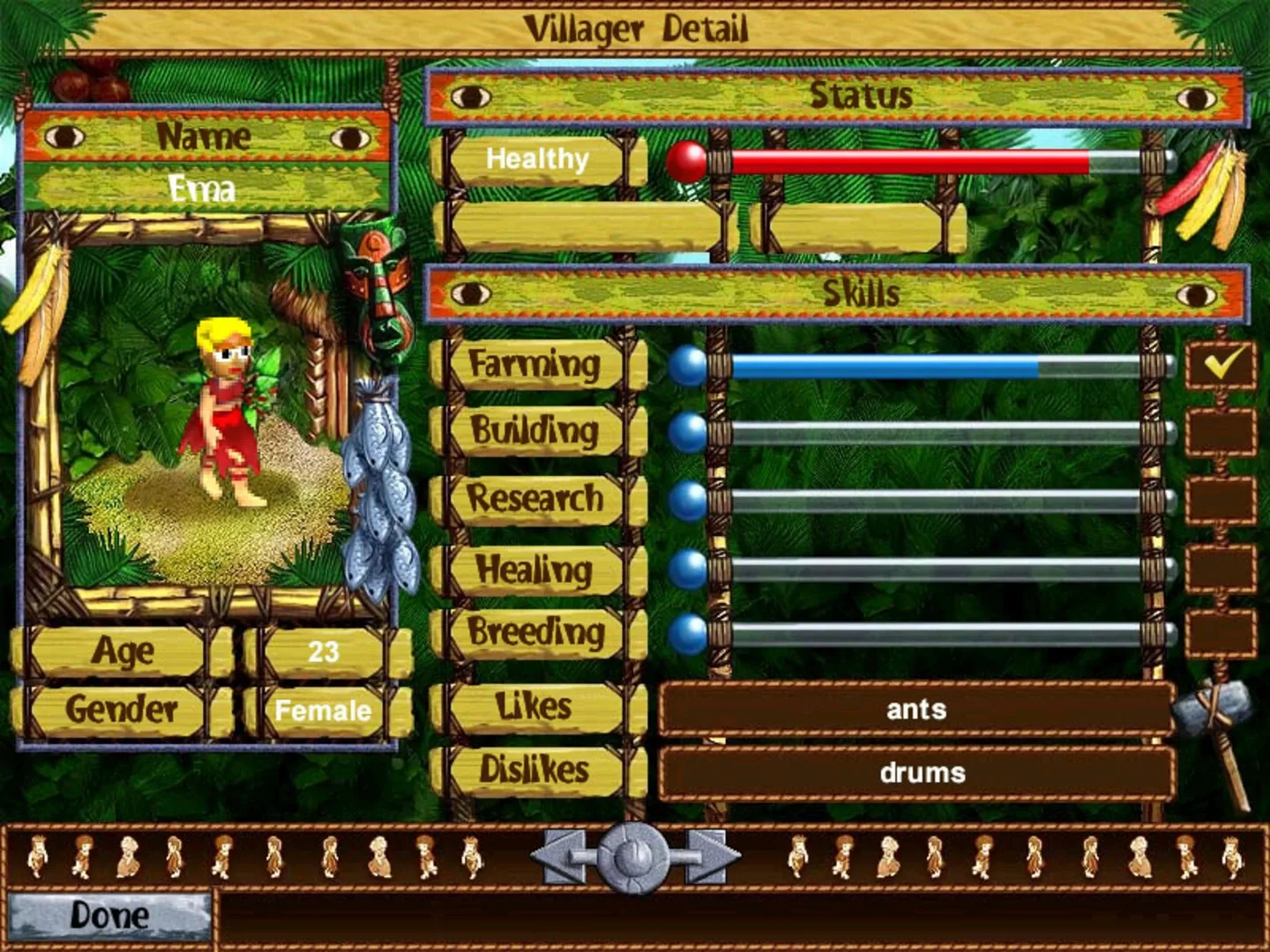1270x952 pixels.
Task: Click the Skills panel title
Action: (x=860, y=294)
